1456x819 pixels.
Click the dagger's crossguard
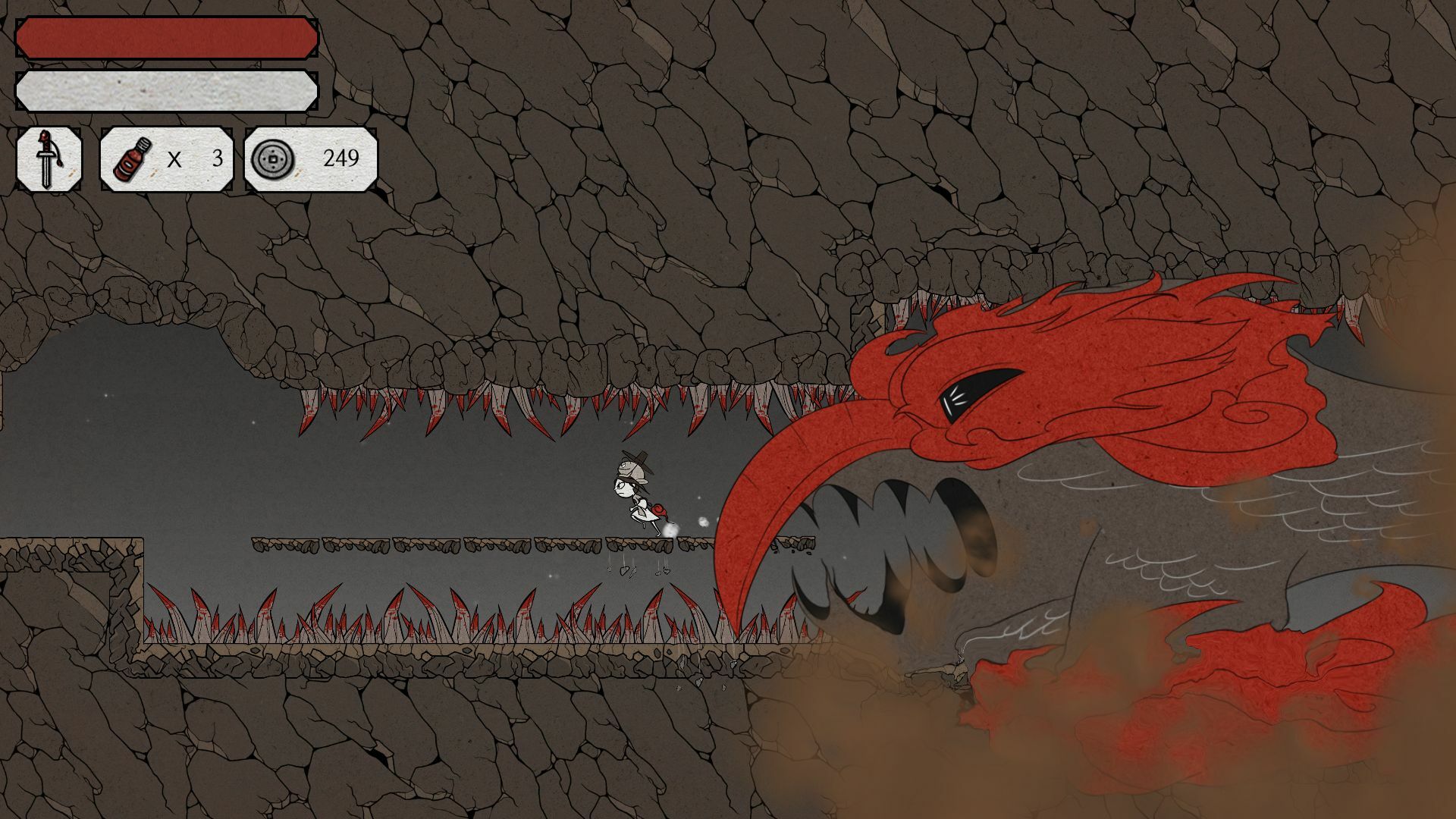pos(46,153)
